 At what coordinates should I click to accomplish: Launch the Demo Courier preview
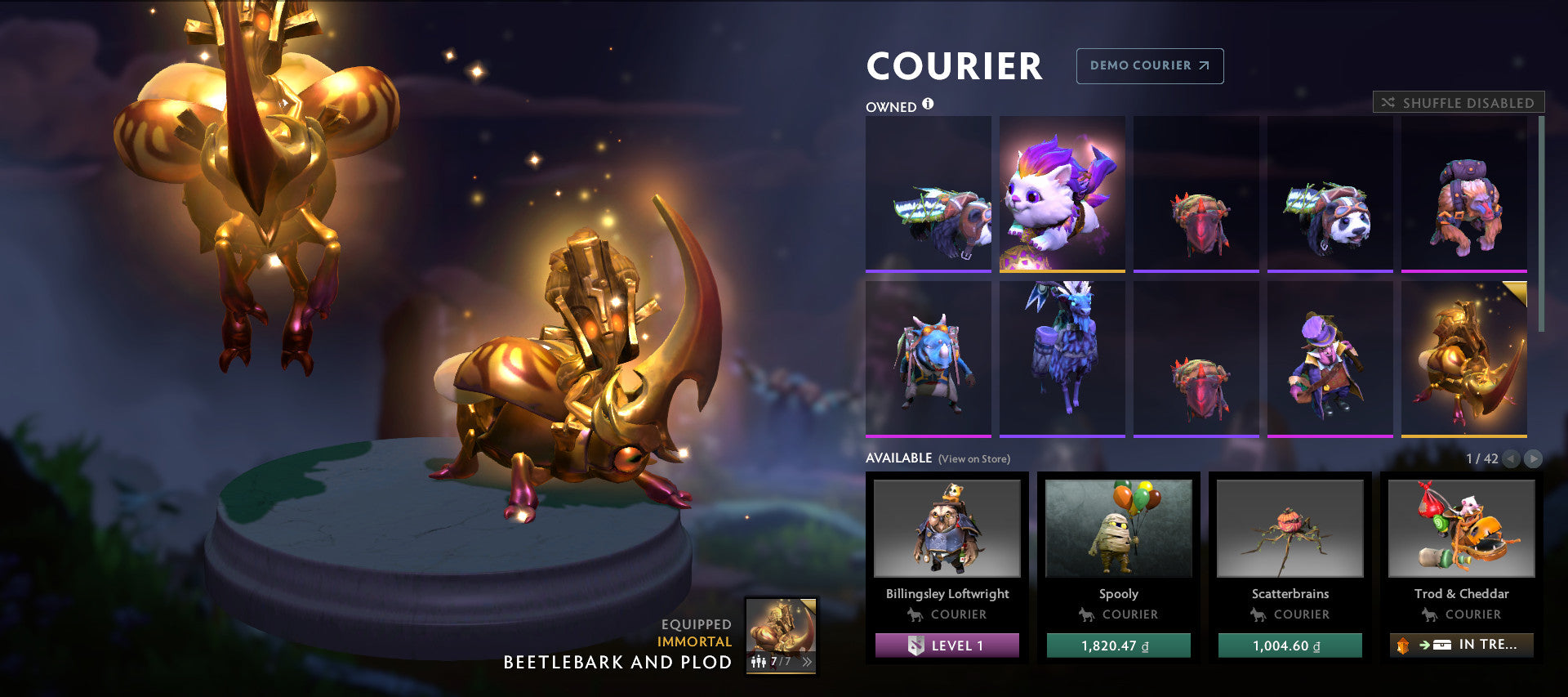(1149, 66)
